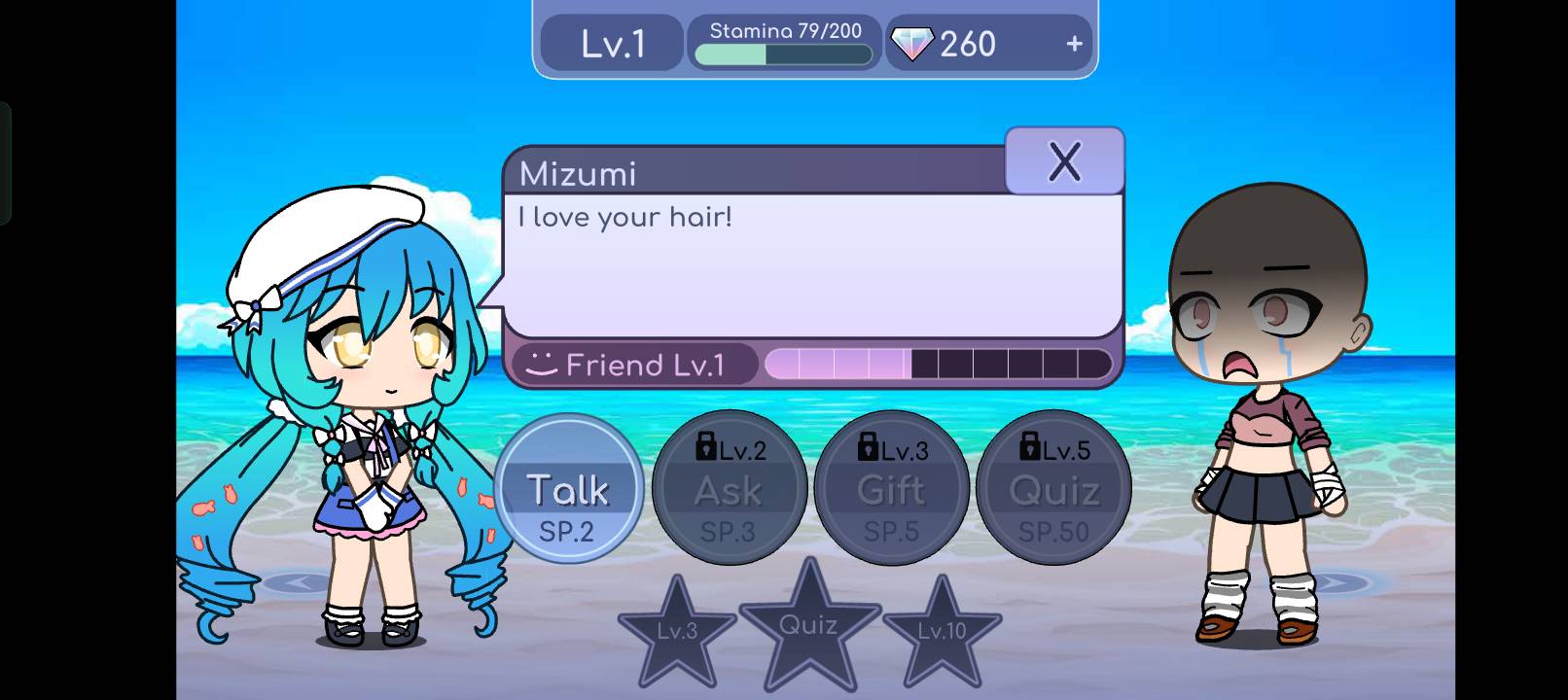Image resolution: width=1568 pixels, height=700 pixels.
Task: Go to next character with right arrow
Action: tap(1335, 582)
